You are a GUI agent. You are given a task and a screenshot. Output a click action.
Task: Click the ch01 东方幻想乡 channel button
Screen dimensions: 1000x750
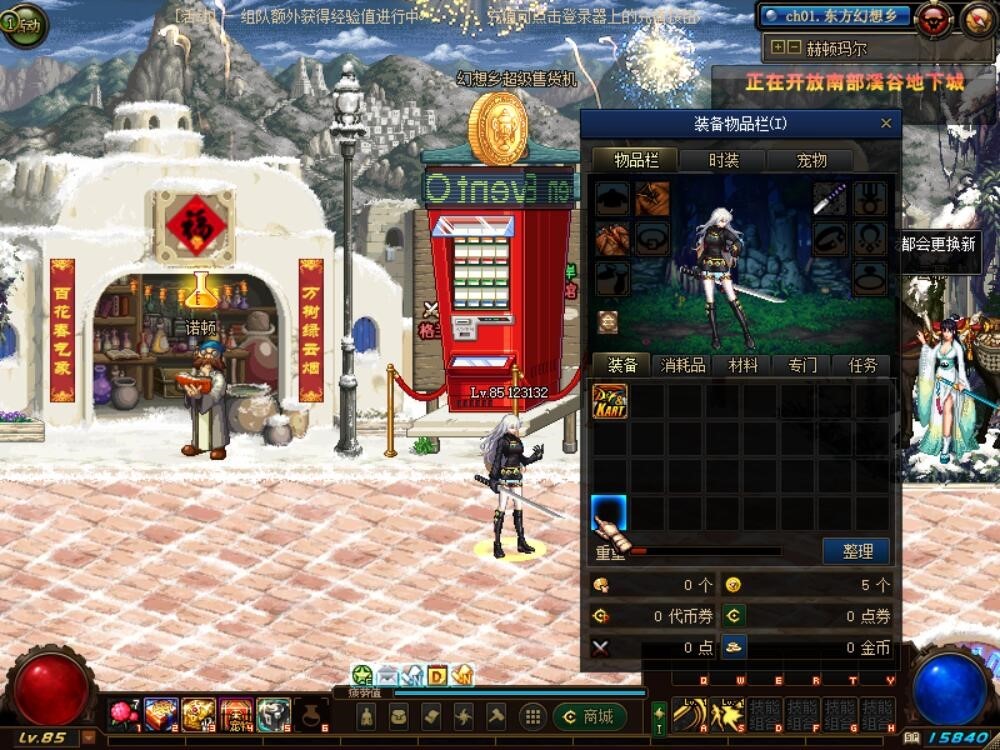pyautogui.click(x=834, y=16)
